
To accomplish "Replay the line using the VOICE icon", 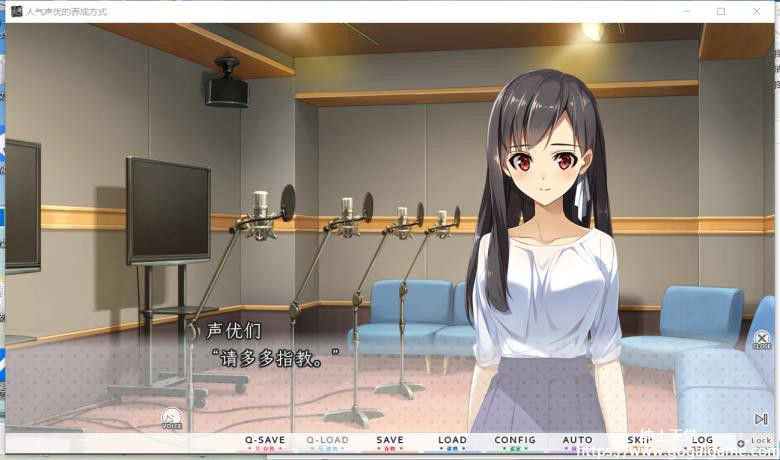I will tap(172, 419).
